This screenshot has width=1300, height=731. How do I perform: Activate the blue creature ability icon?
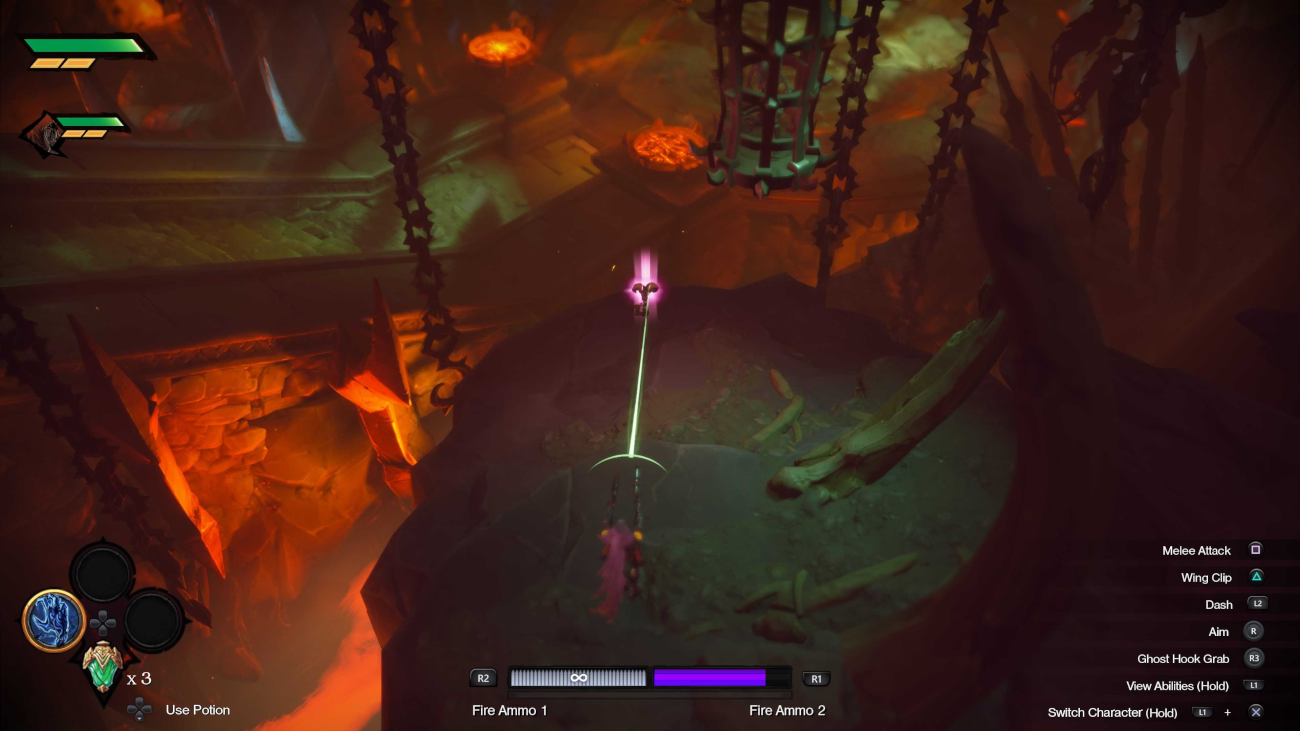click(54, 620)
